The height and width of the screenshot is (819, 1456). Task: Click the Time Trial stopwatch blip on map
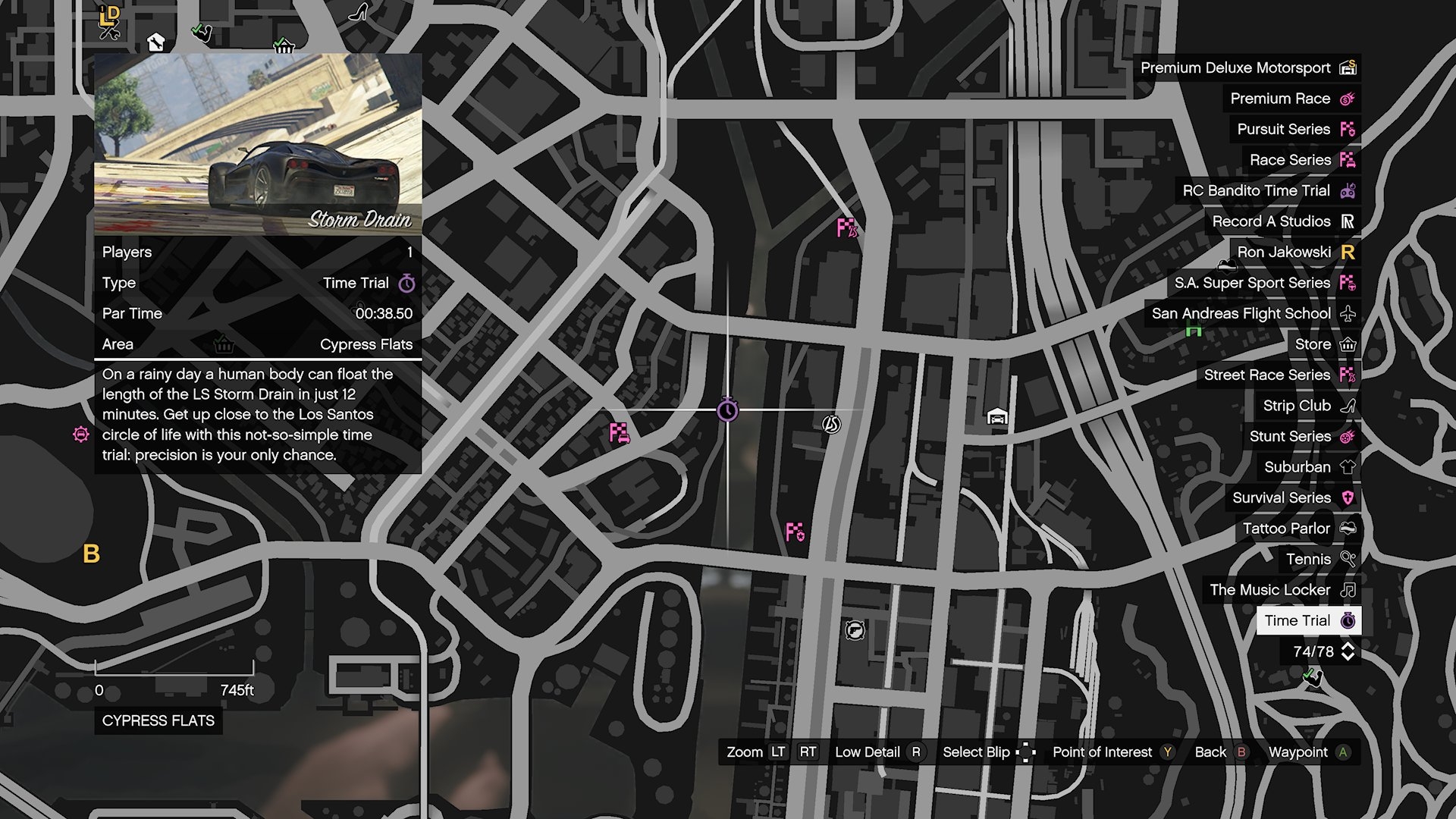pos(727,410)
